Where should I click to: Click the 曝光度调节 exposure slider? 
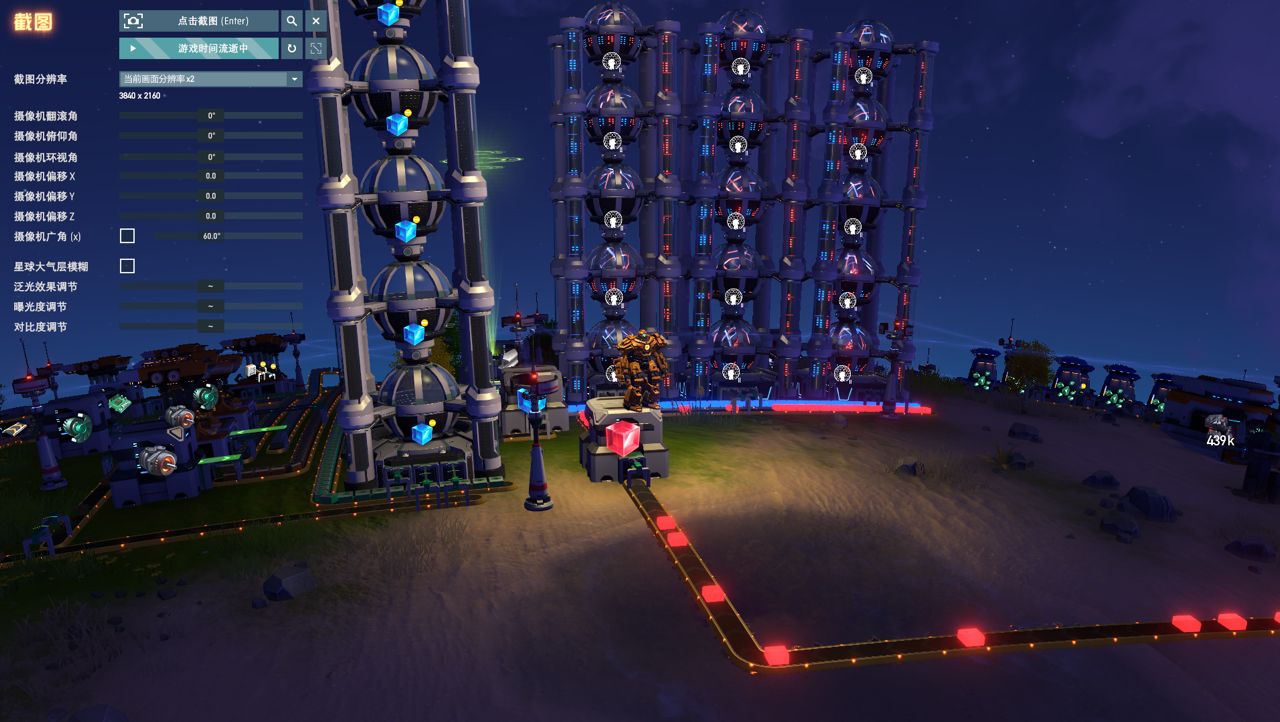click(x=211, y=306)
